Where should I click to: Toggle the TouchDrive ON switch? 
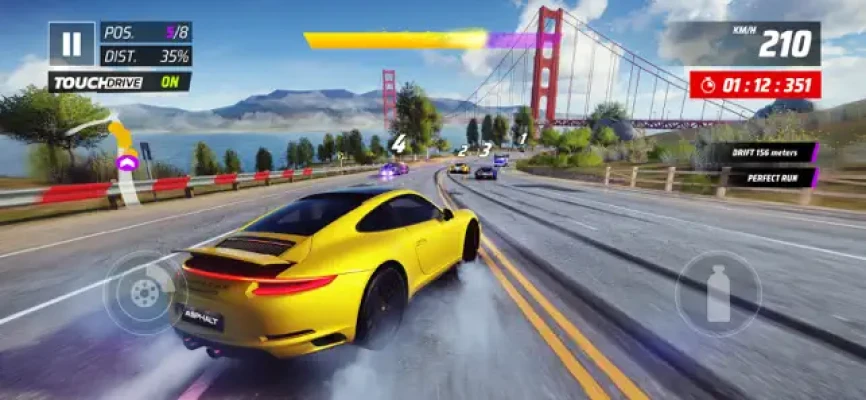[x=120, y=82]
